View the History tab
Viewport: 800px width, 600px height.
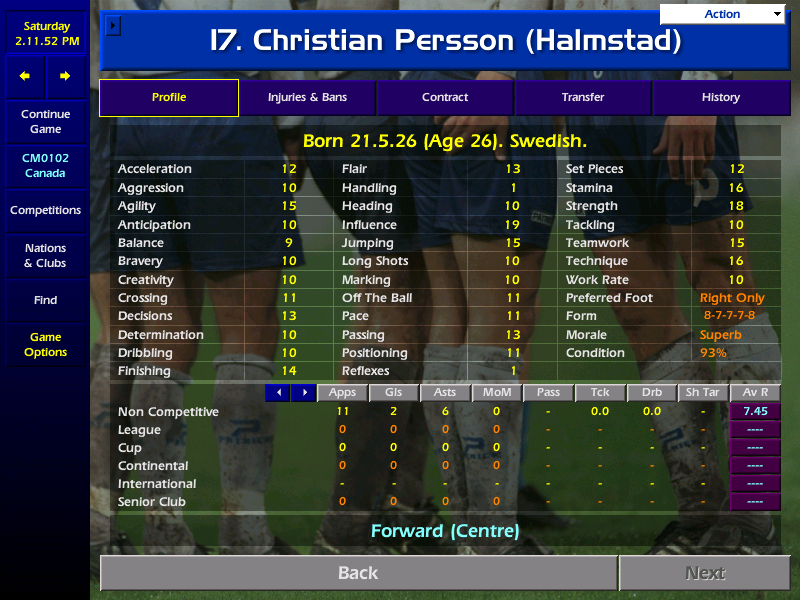click(x=720, y=98)
